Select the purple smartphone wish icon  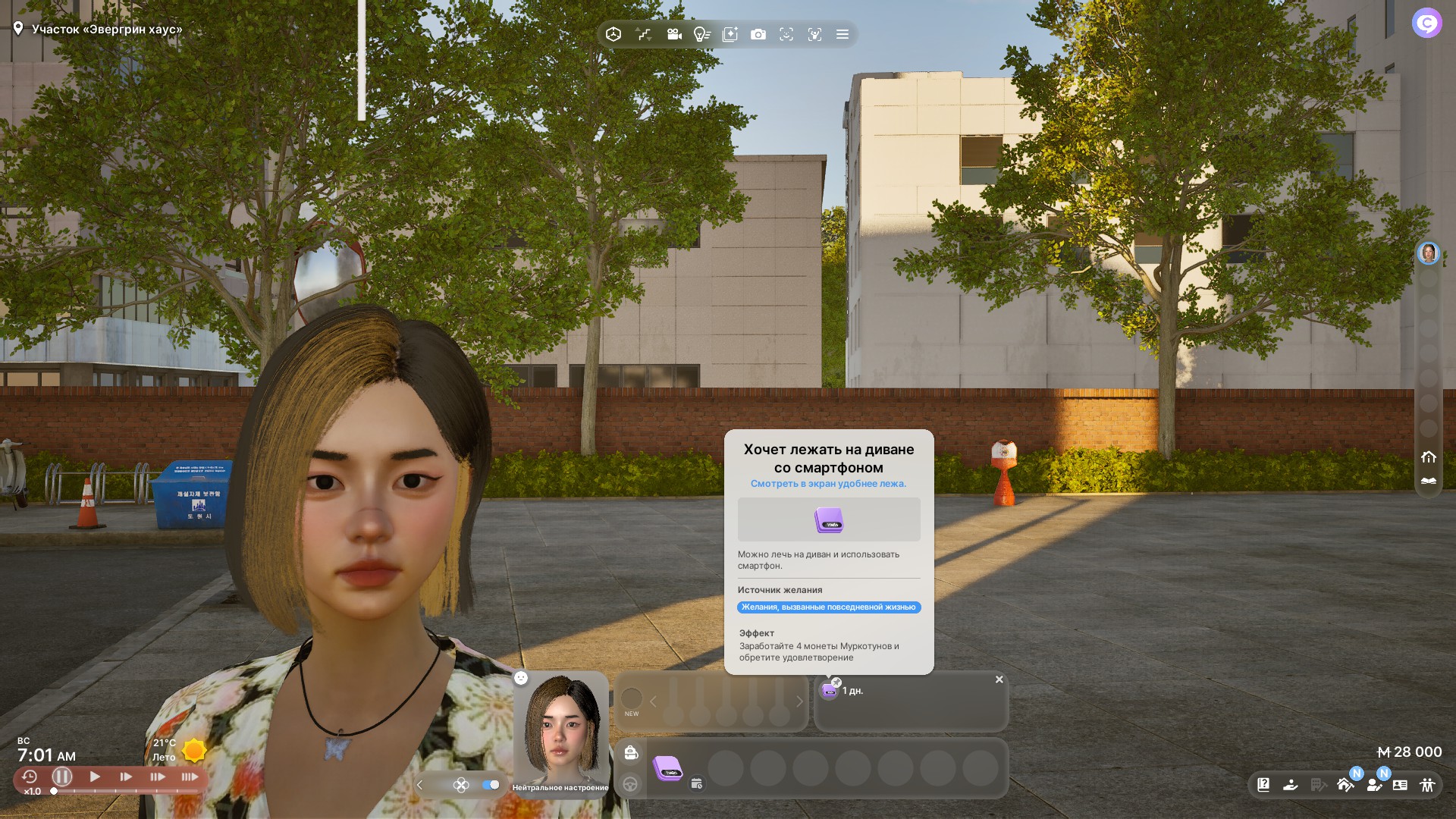point(829,691)
